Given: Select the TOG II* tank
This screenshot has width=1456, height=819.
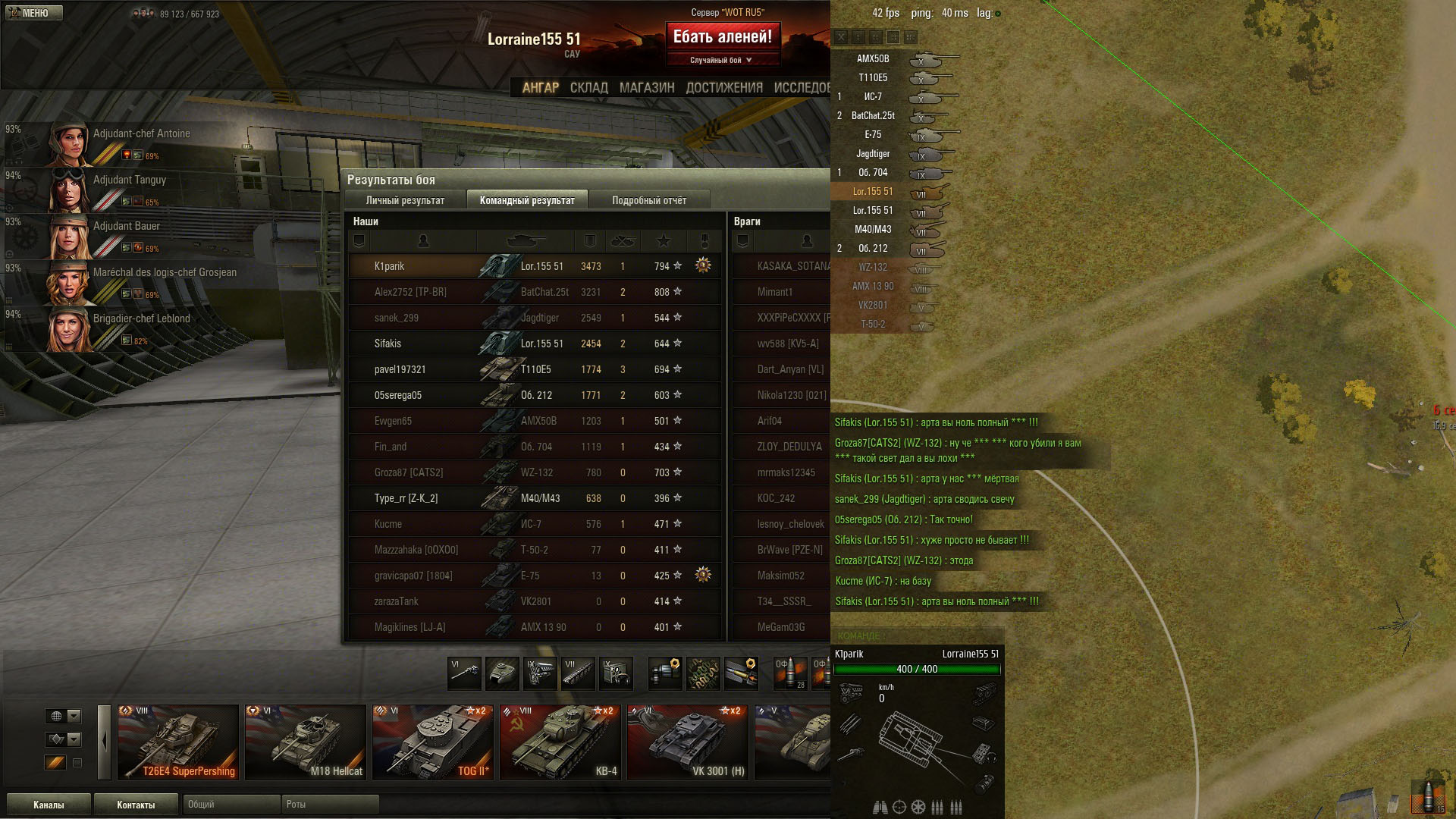Looking at the screenshot, I should (433, 742).
